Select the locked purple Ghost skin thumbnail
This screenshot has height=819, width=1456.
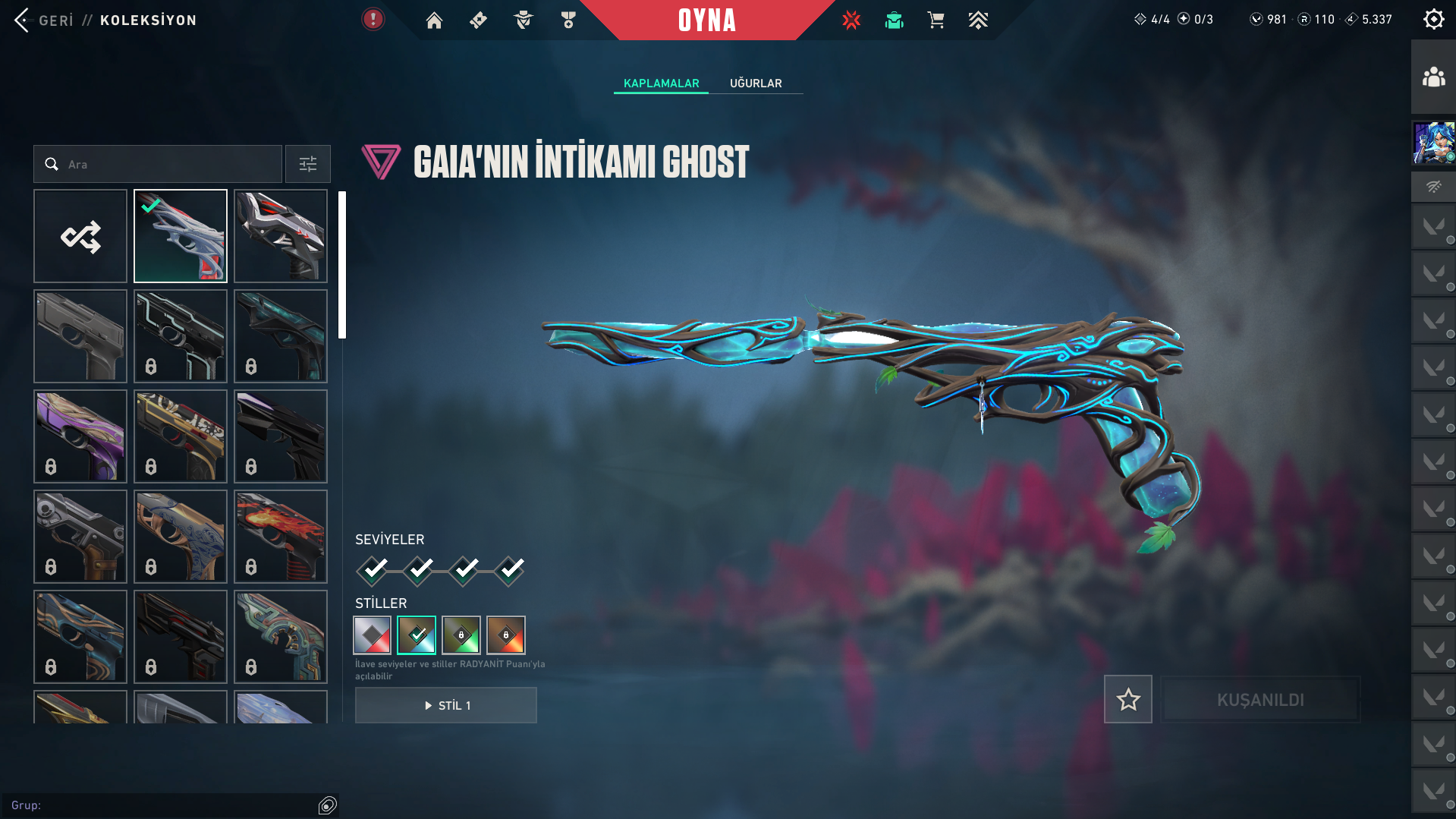click(80, 436)
